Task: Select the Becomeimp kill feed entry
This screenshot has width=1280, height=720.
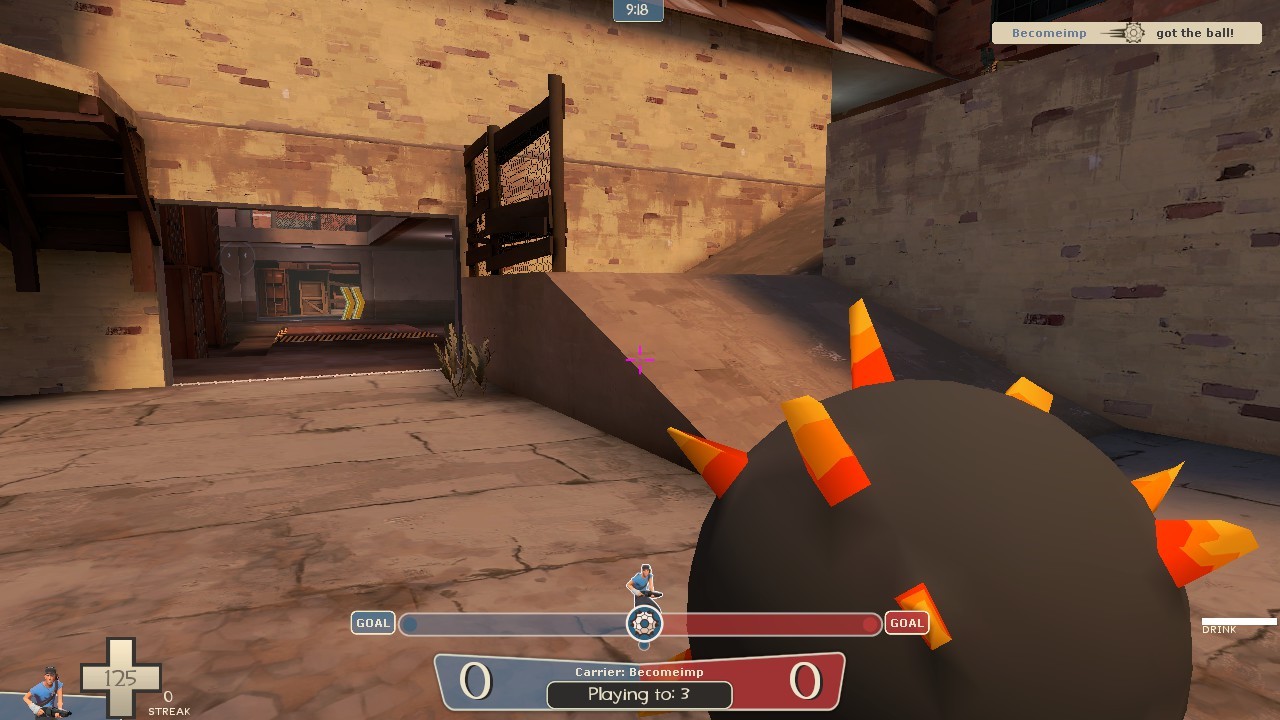Action: [x=1049, y=32]
